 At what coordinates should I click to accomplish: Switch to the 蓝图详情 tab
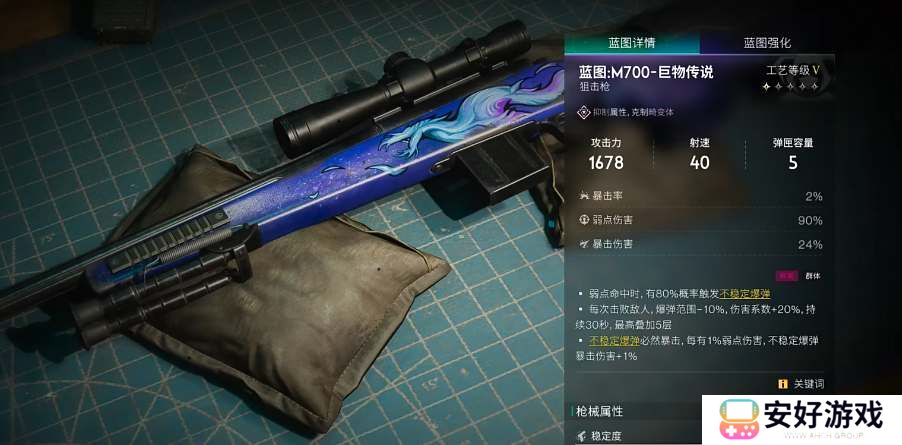point(631,43)
